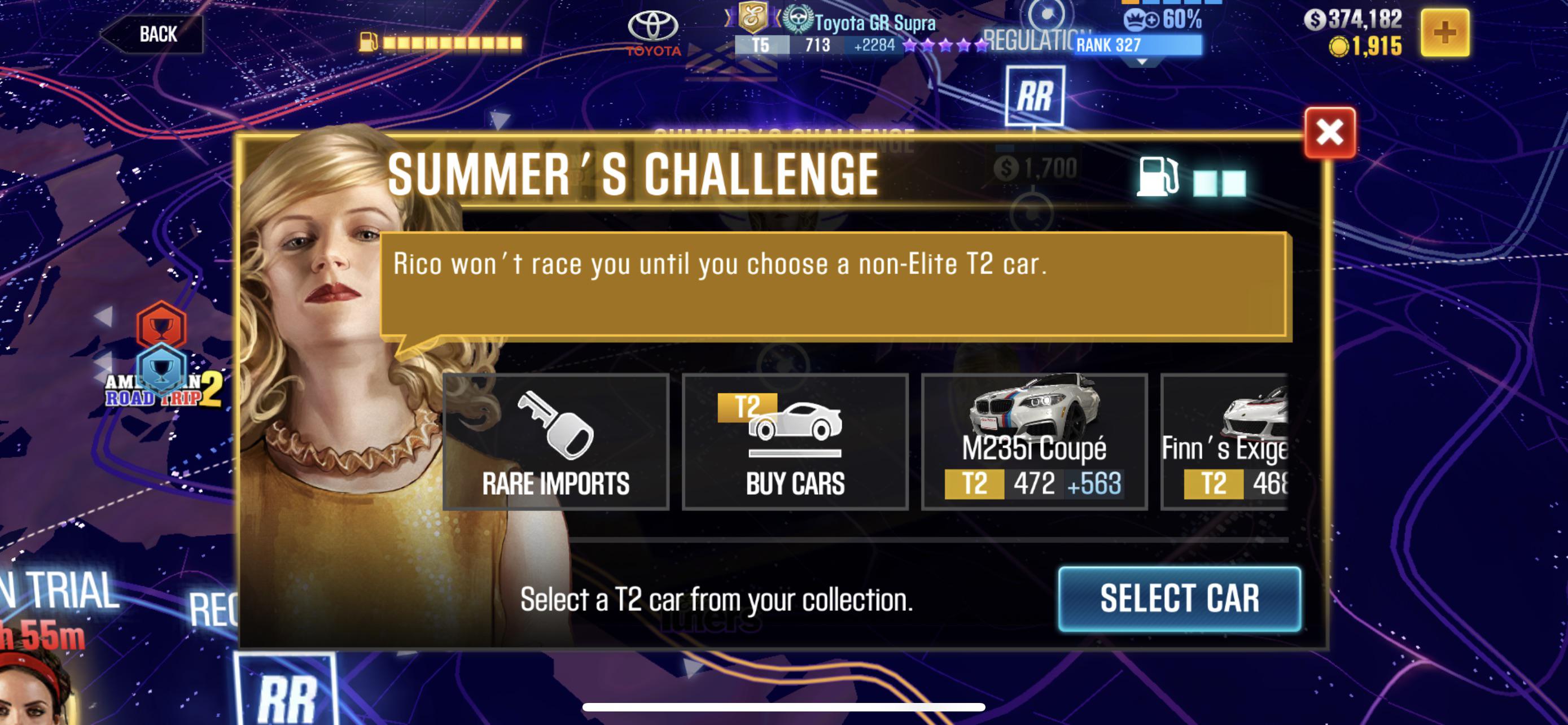Click the RR Regulation Race map marker
Screen dimensions: 1568x725
pos(1034,94)
